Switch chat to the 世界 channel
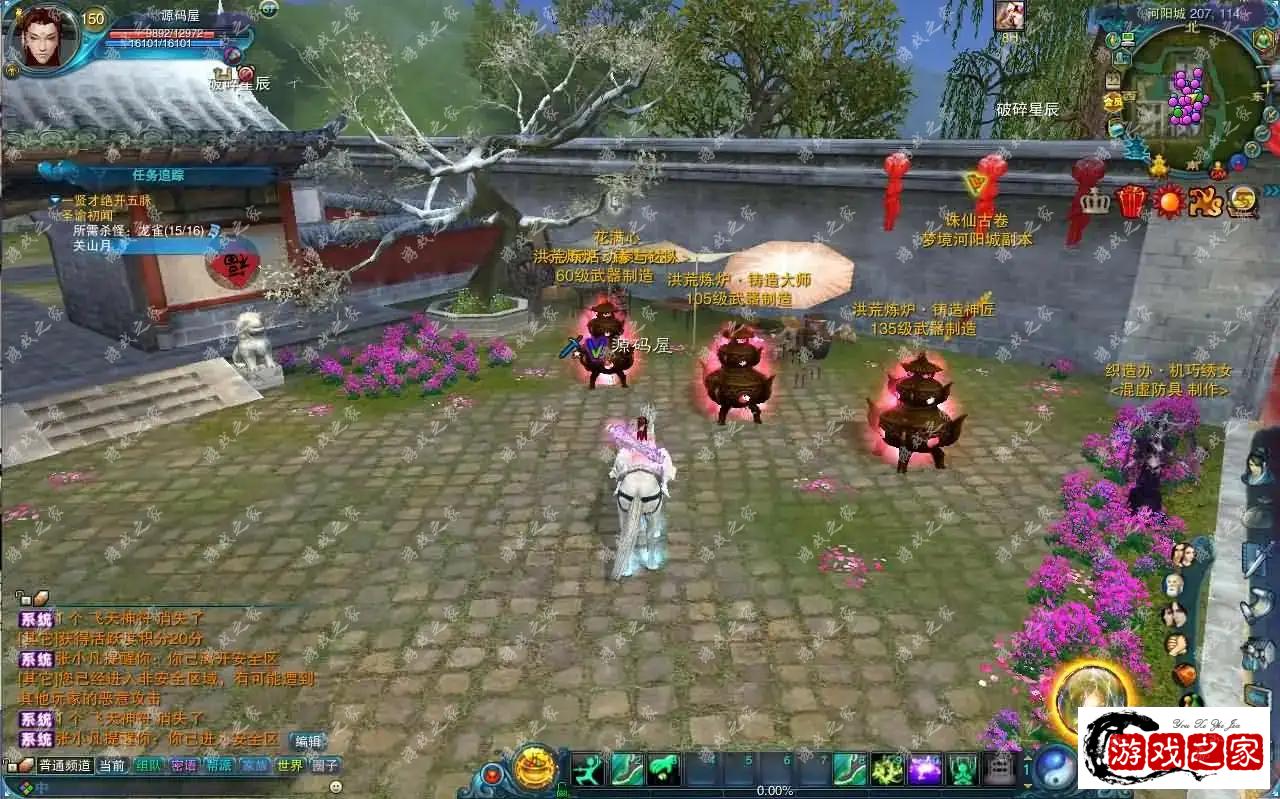Screen dimensions: 1280x799 (x=290, y=766)
